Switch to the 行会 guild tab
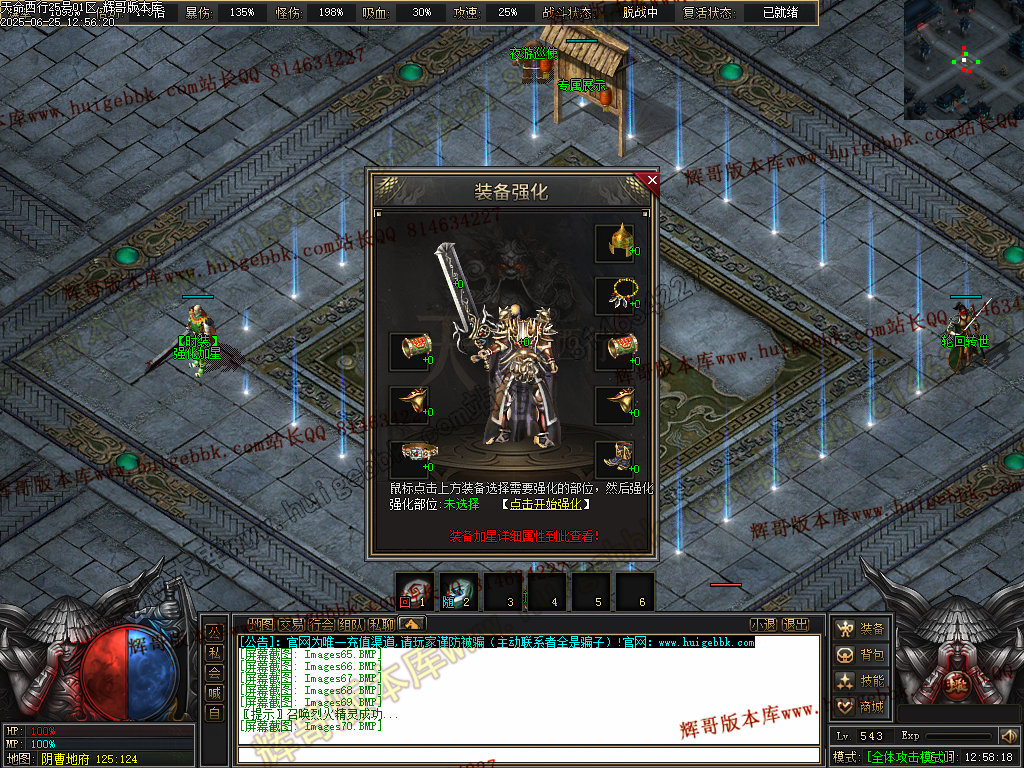The image size is (1024, 768). 321,624
